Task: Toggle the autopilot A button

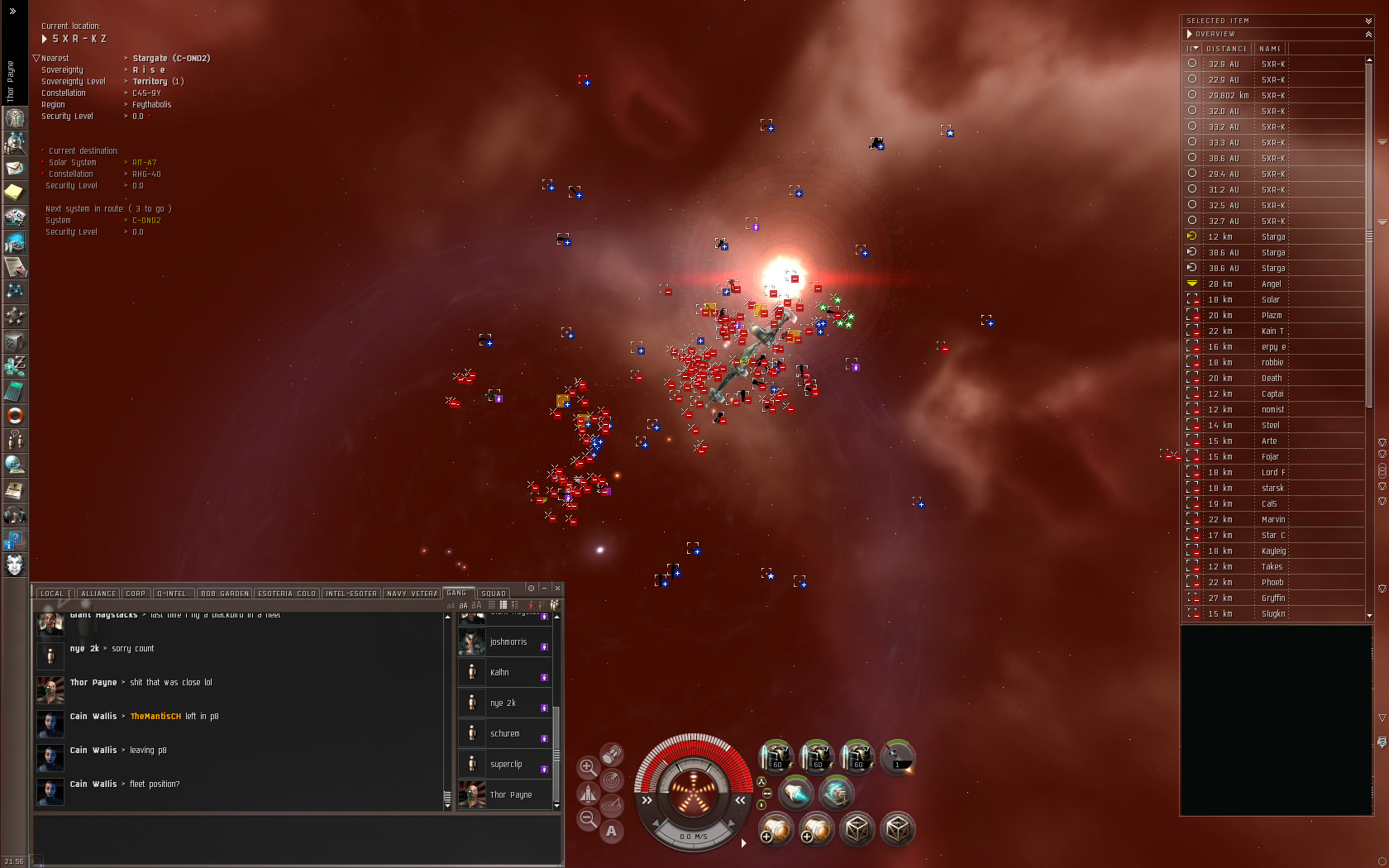Action: tap(612, 831)
